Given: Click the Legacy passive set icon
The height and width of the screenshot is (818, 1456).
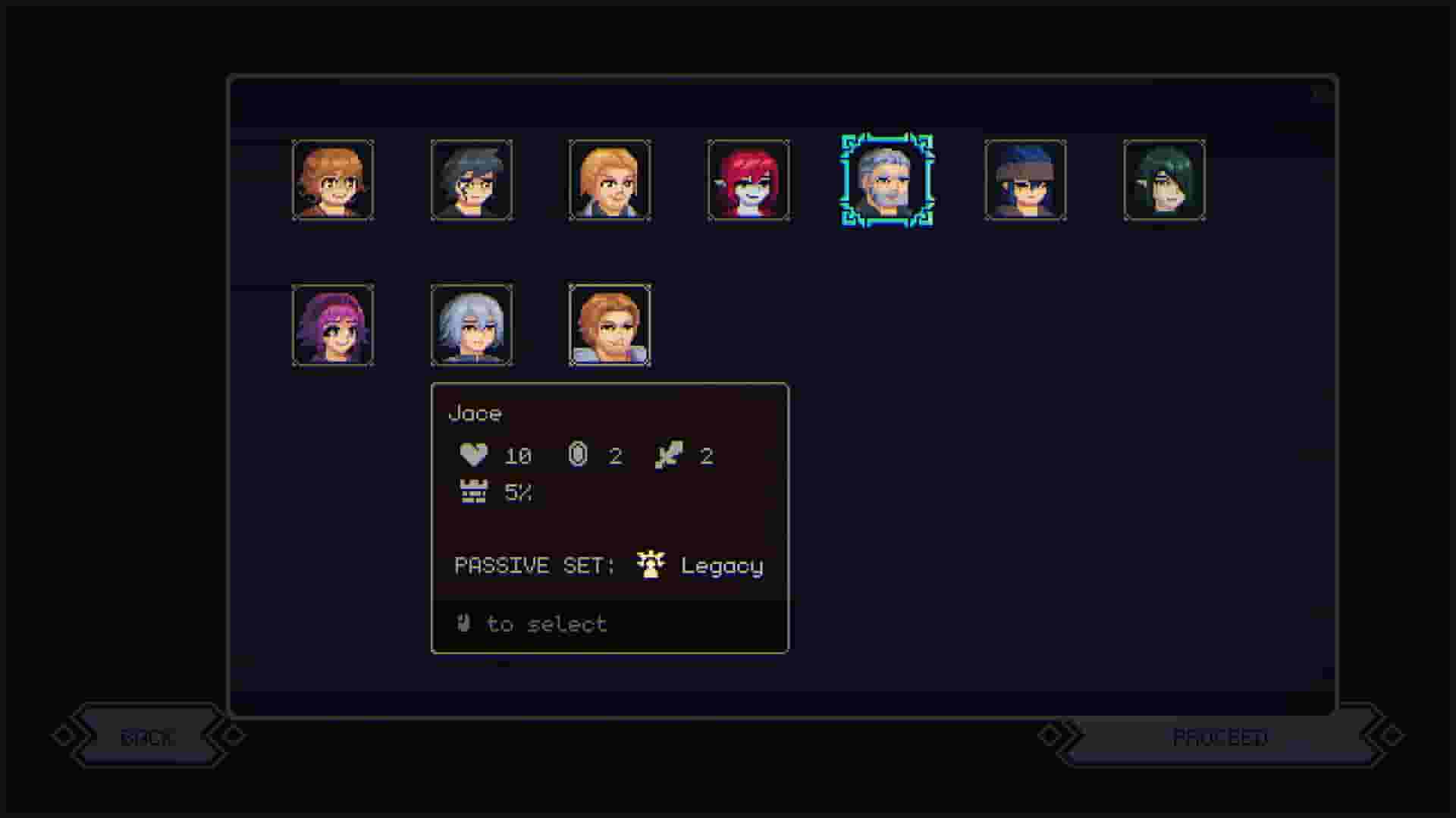Looking at the screenshot, I should point(649,564).
